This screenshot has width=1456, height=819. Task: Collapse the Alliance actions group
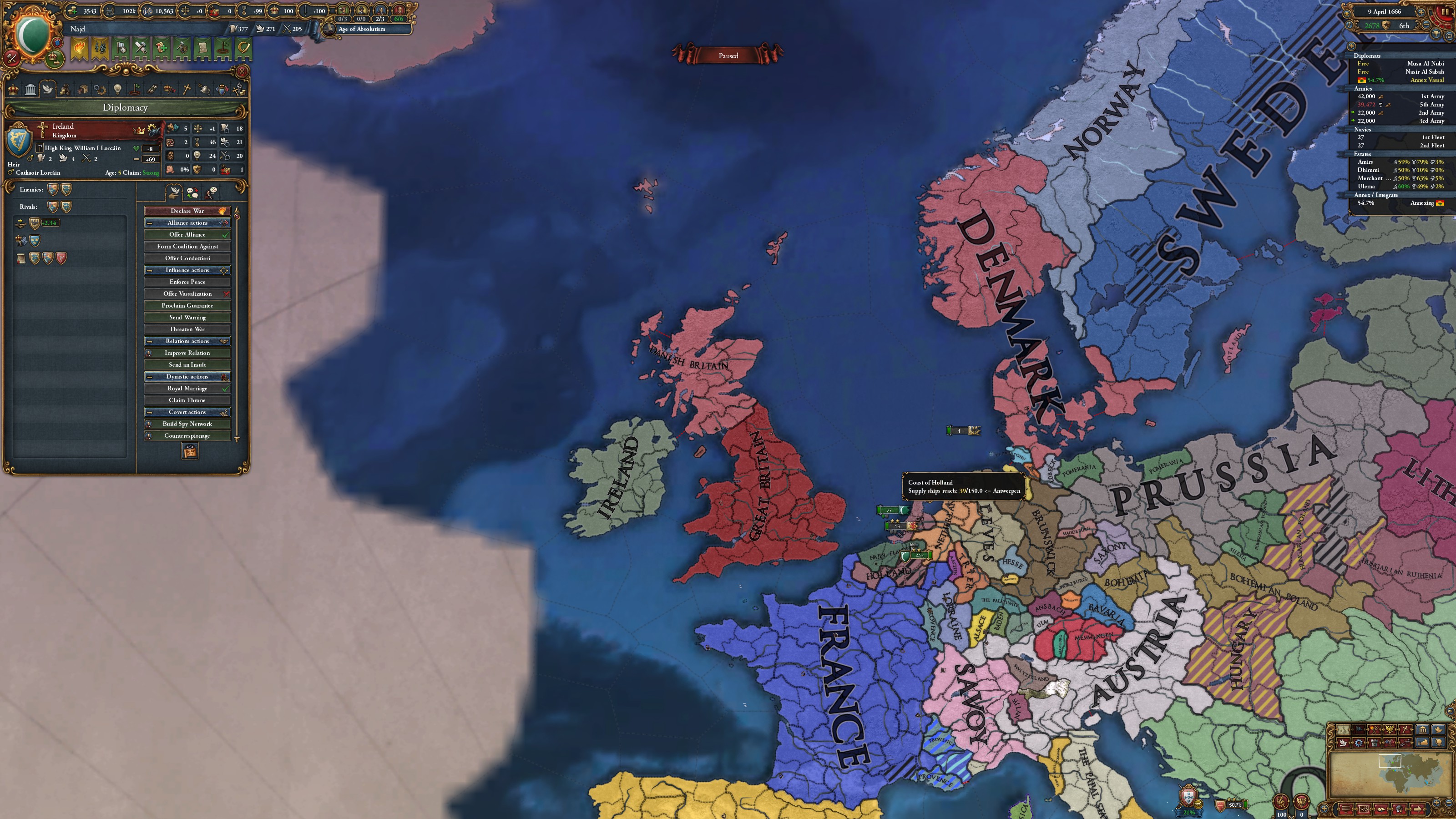point(149,222)
